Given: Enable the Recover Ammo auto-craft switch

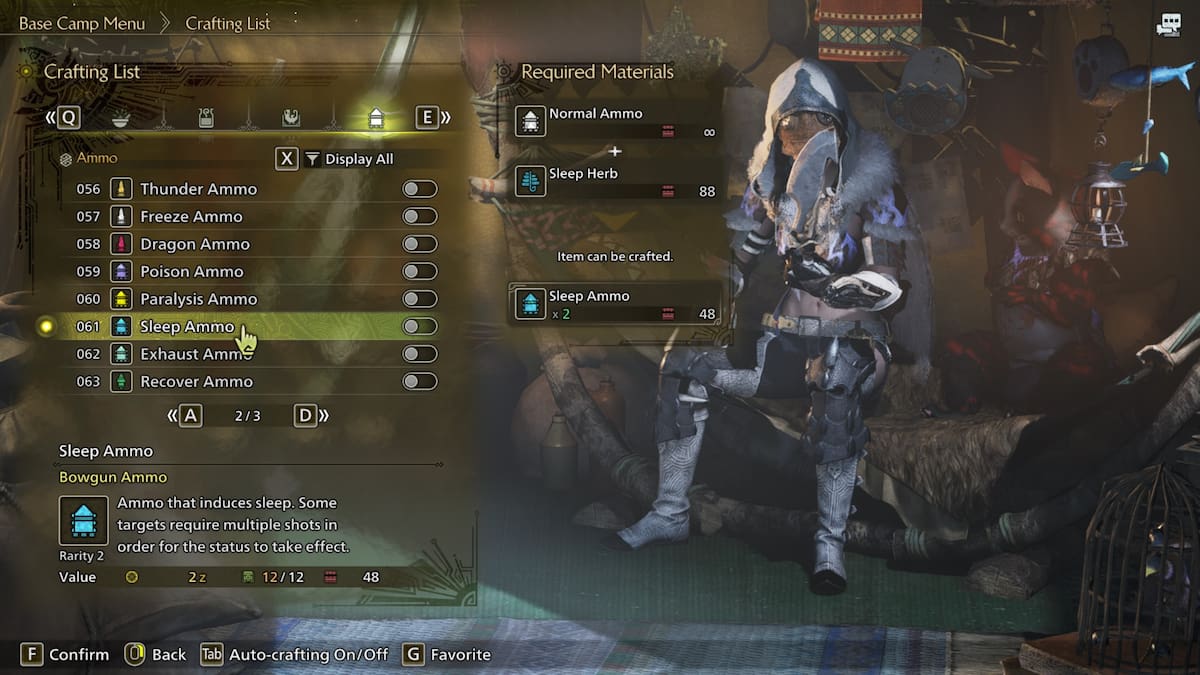Looking at the screenshot, I should (419, 381).
